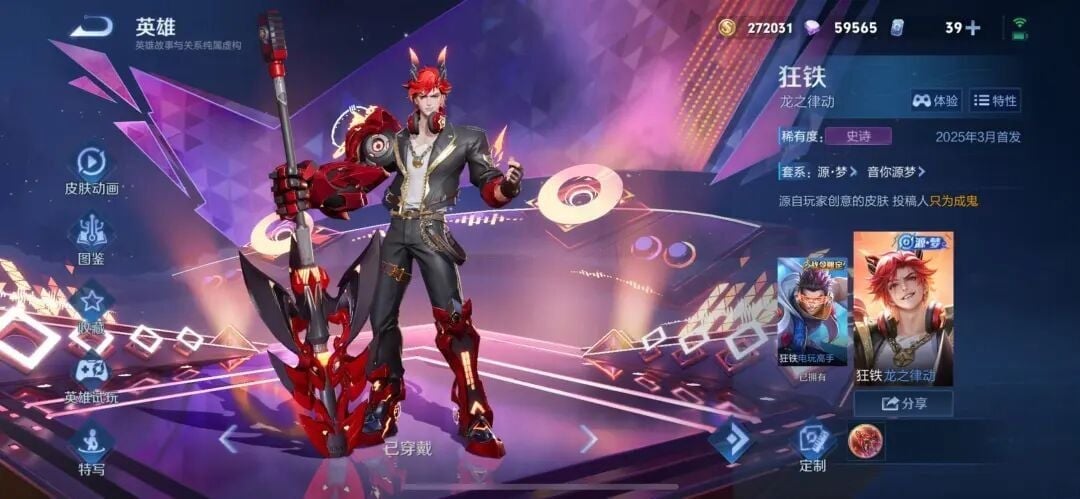Add more tickets with the plus button
The image size is (1080, 499).
coord(973,28)
